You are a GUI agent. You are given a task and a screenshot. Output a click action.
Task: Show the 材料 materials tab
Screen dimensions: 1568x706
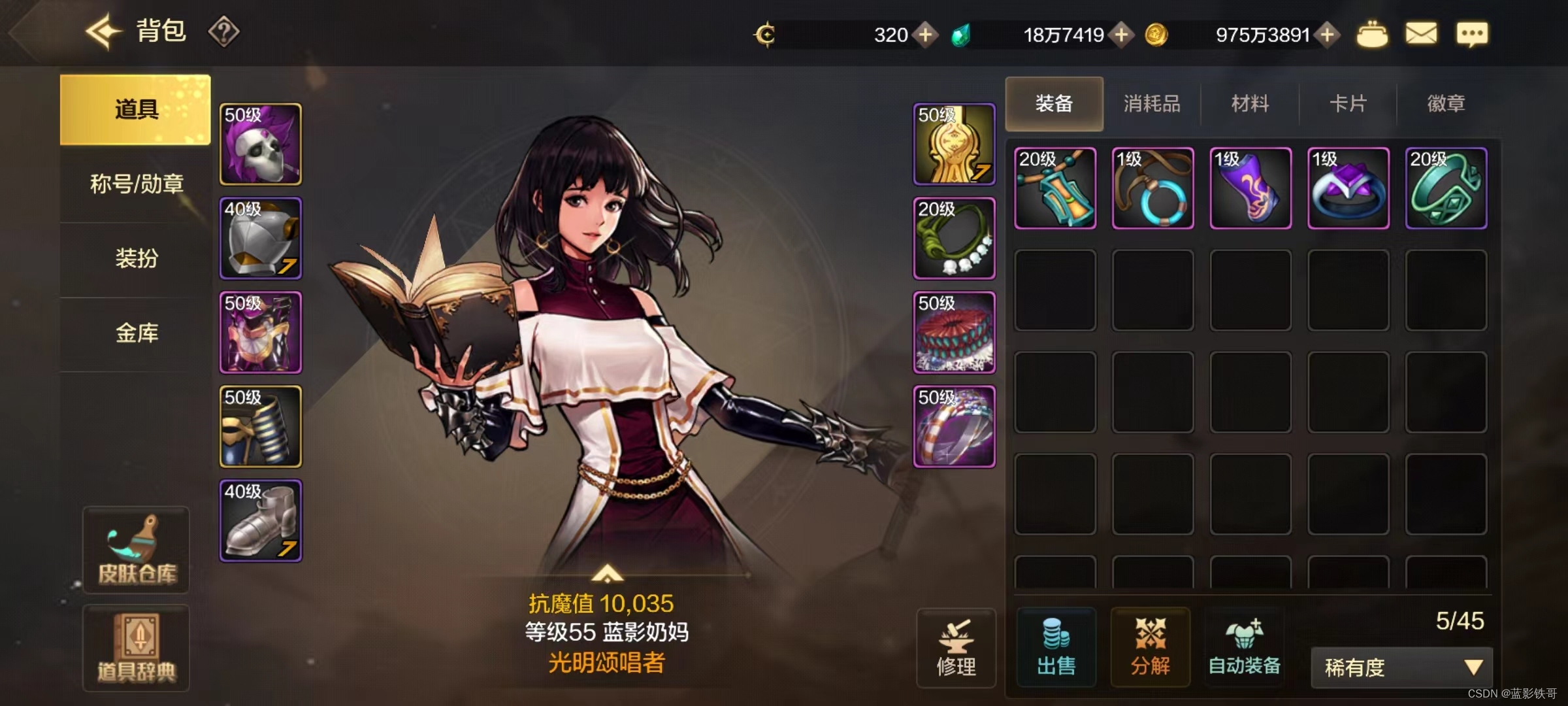coord(1250,104)
